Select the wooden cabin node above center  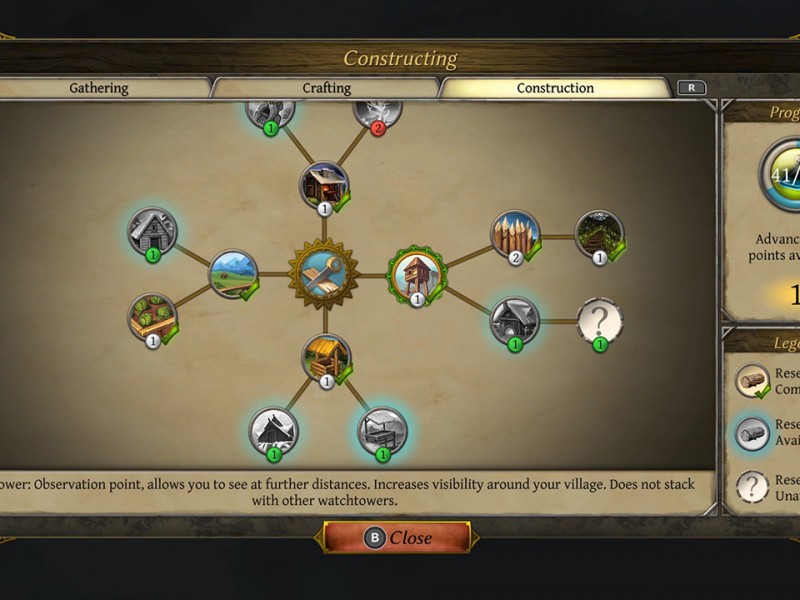[x=325, y=186]
